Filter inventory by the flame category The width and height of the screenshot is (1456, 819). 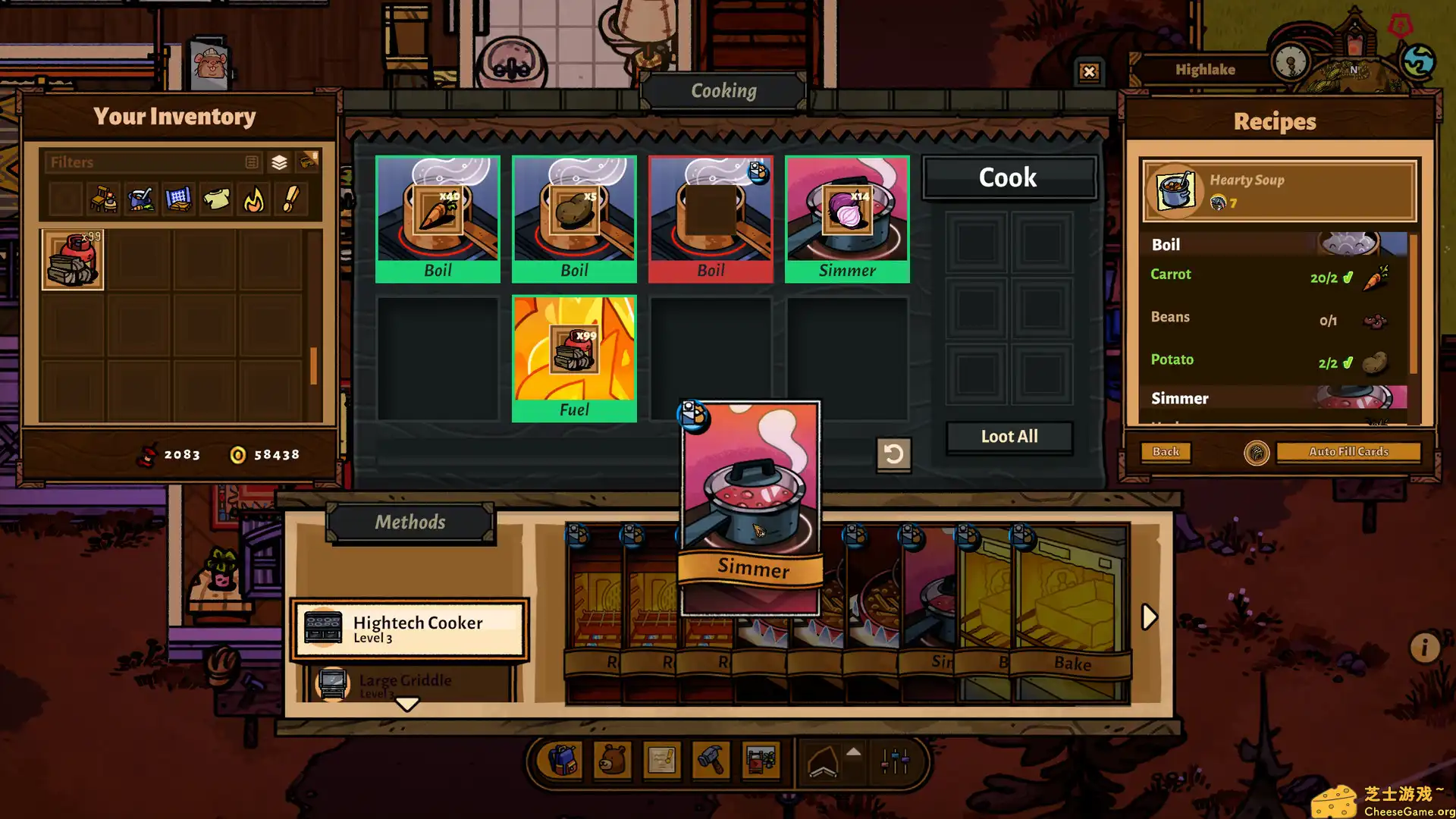click(254, 200)
